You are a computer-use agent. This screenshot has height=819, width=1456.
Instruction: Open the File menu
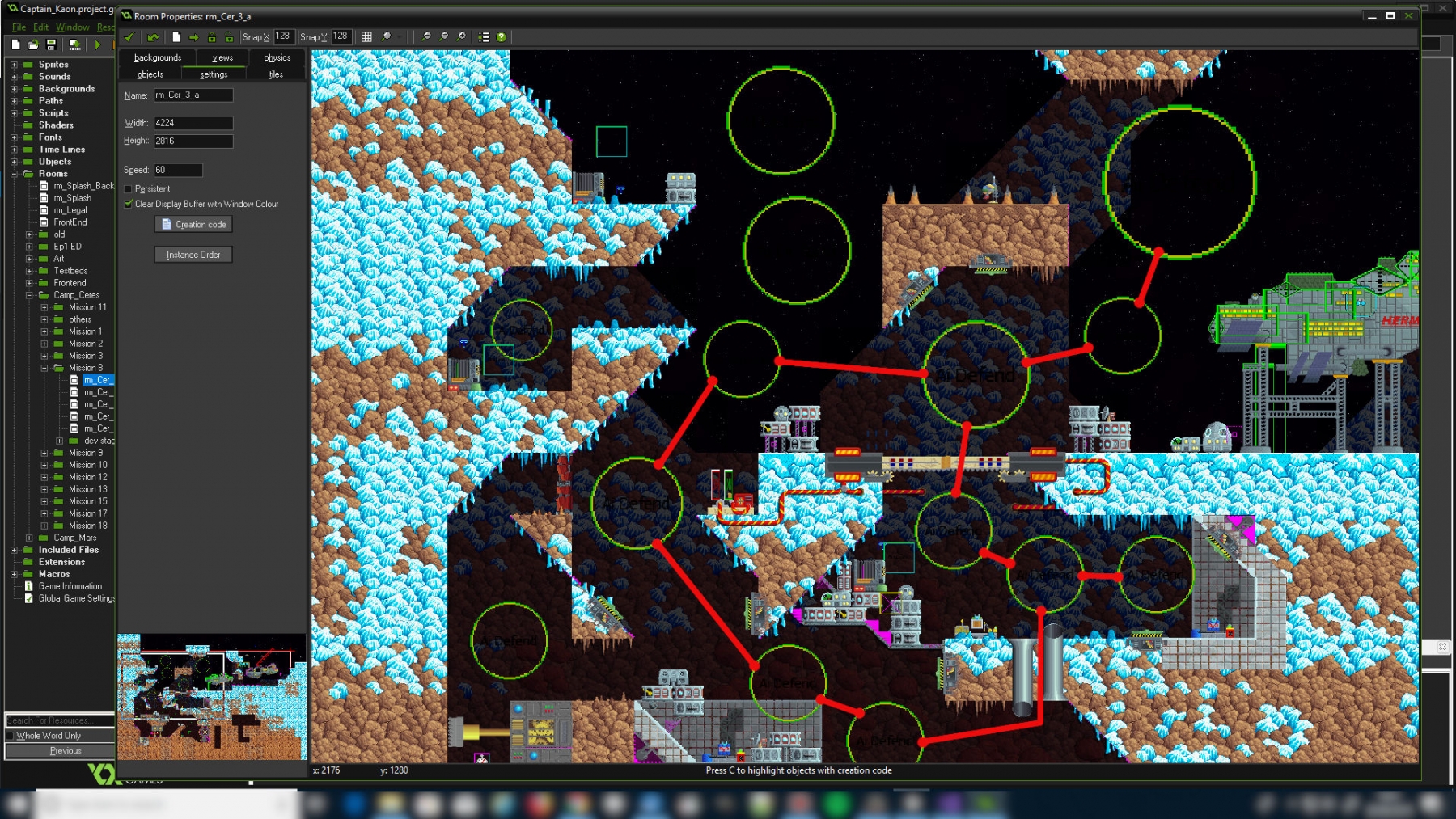[x=19, y=27]
